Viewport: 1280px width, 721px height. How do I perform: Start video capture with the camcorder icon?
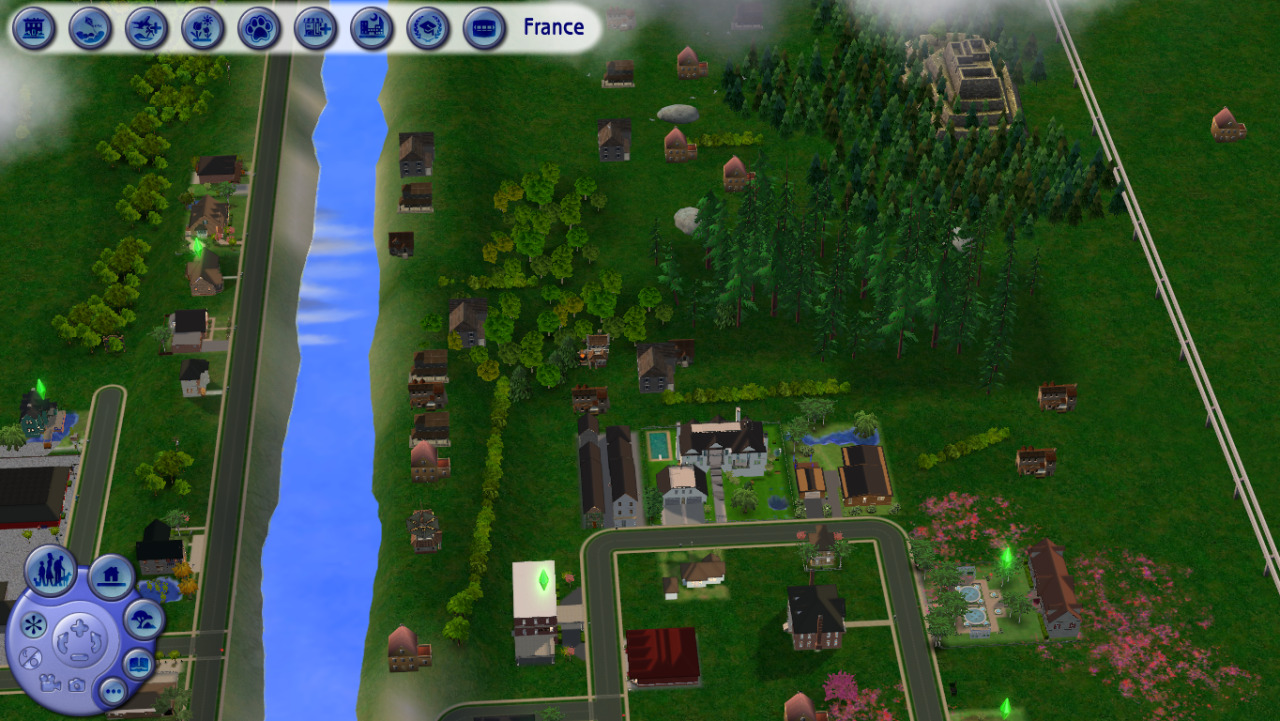tap(49, 685)
